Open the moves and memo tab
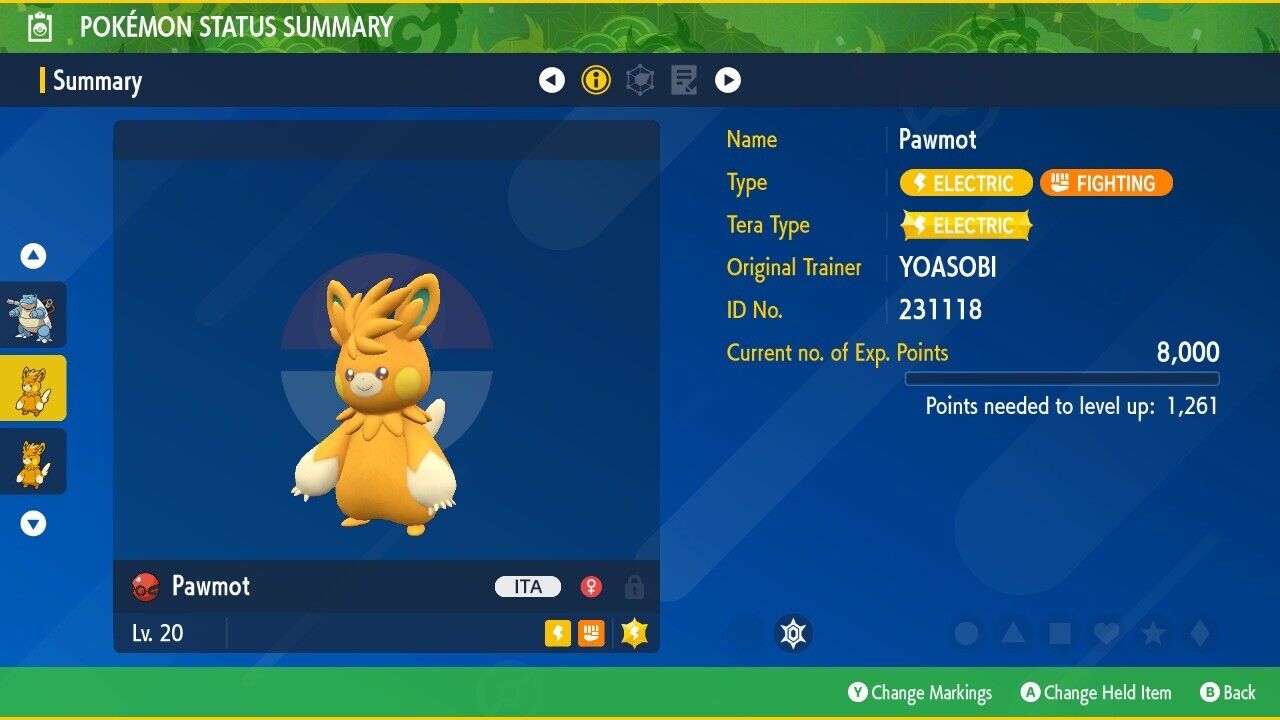The image size is (1280, 720). tap(684, 80)
